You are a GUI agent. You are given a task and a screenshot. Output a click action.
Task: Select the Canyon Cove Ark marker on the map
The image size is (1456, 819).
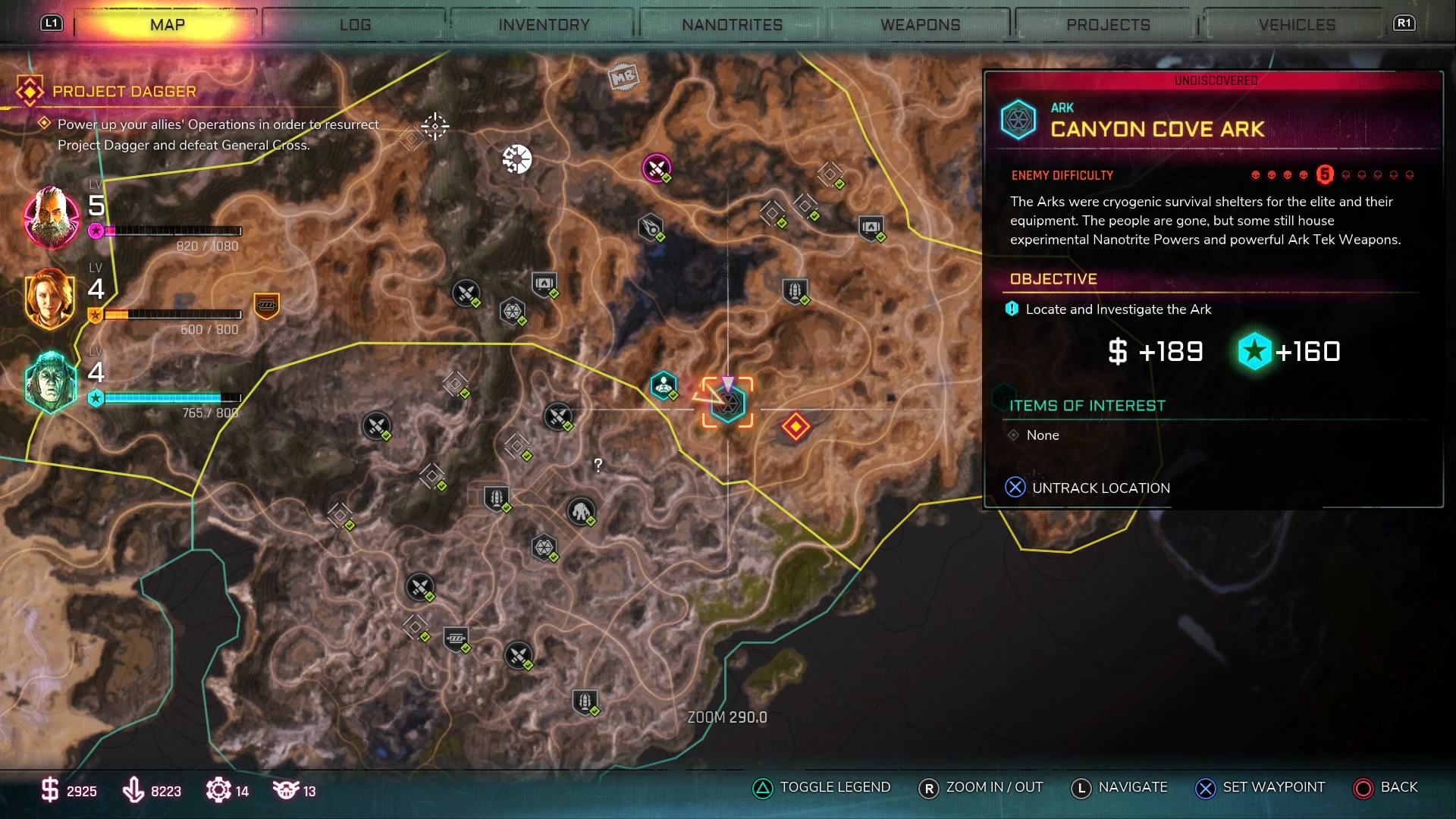(726, 403)
